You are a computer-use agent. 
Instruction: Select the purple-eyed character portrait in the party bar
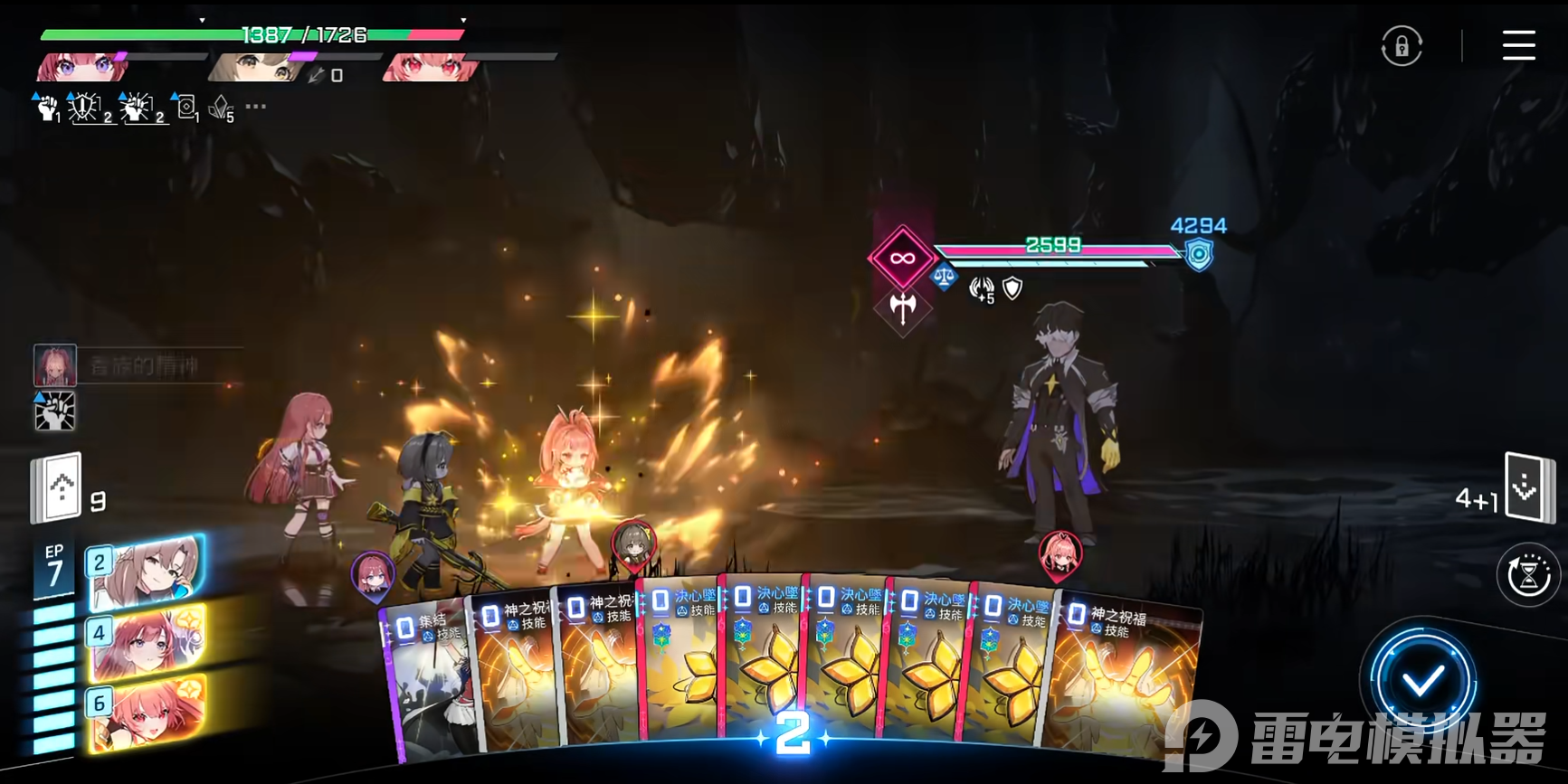click(x=81, y=67)
